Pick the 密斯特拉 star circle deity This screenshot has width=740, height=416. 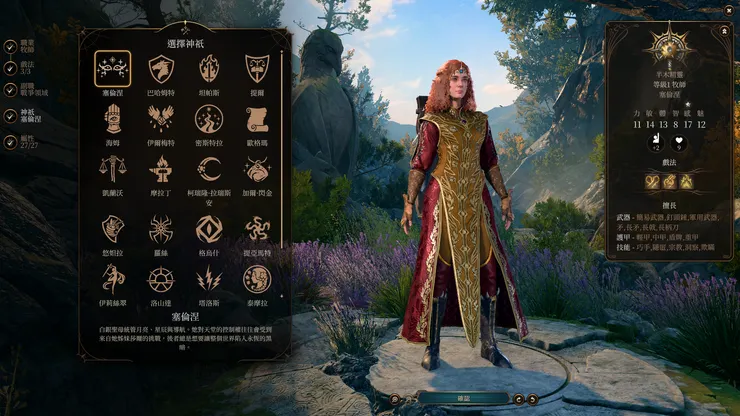coord(209,120)
